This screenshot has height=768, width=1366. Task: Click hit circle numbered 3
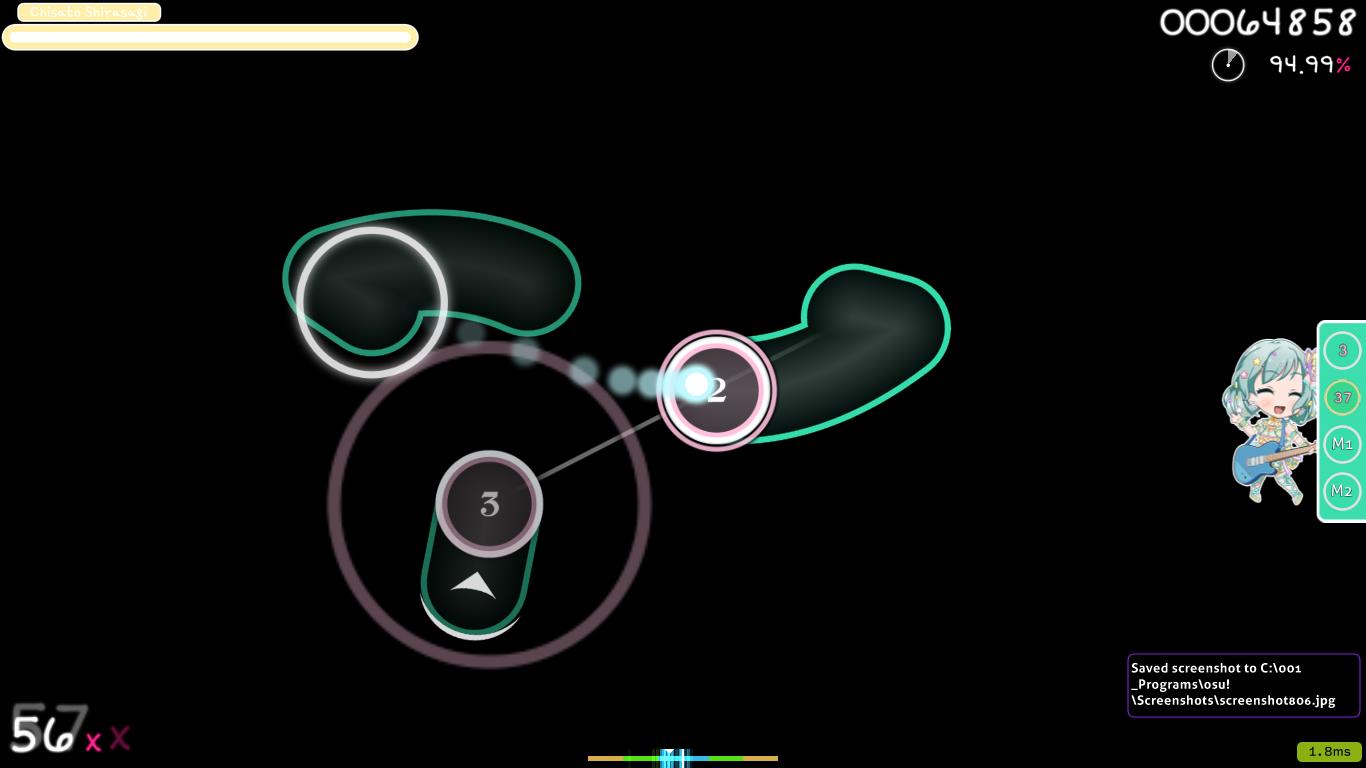tap(489, 505)
